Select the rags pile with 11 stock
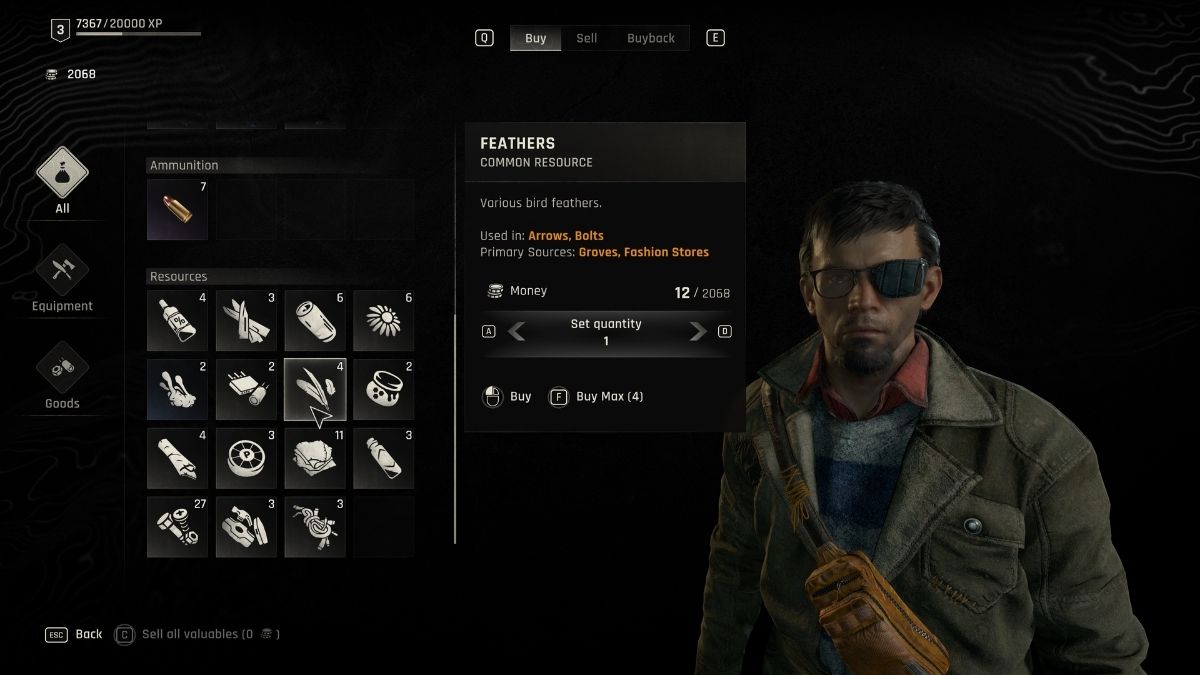Image resolution: width=1200 pixels, height=675 pixels. [x=315, y=458]
